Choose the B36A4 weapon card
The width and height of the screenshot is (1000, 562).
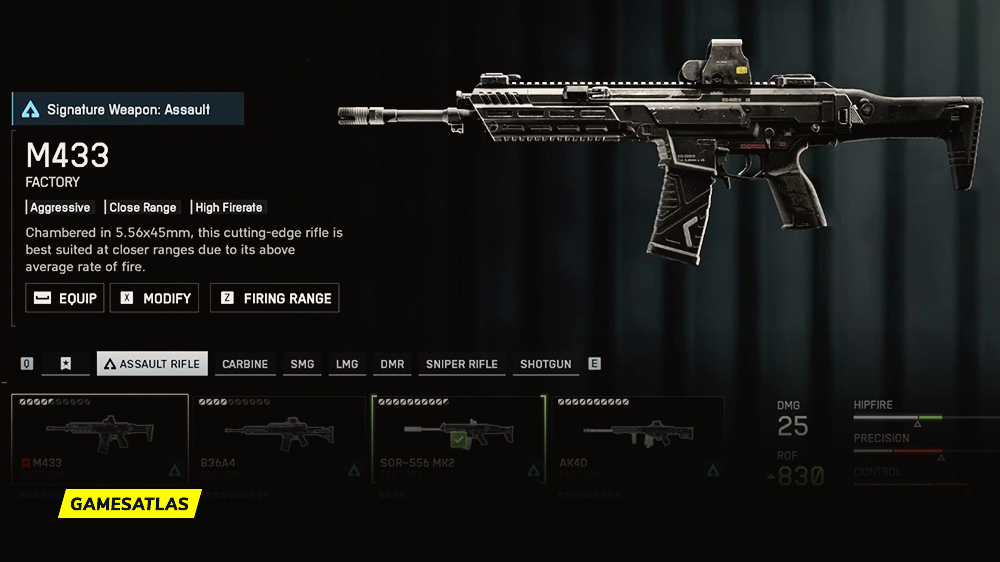click(x=279, y=438)
